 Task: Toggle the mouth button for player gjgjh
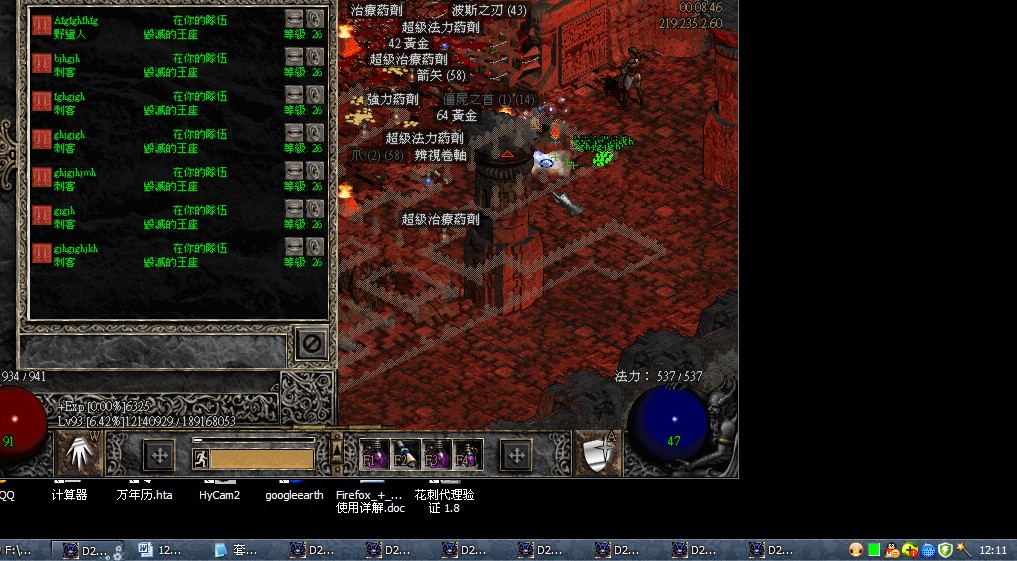pos(293,209)
